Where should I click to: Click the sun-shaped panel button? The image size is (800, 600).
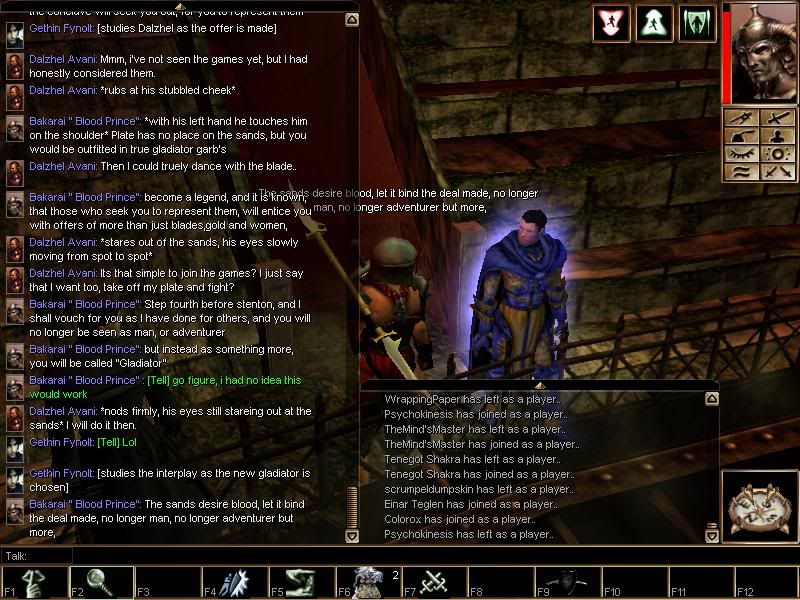click(779, 155)
